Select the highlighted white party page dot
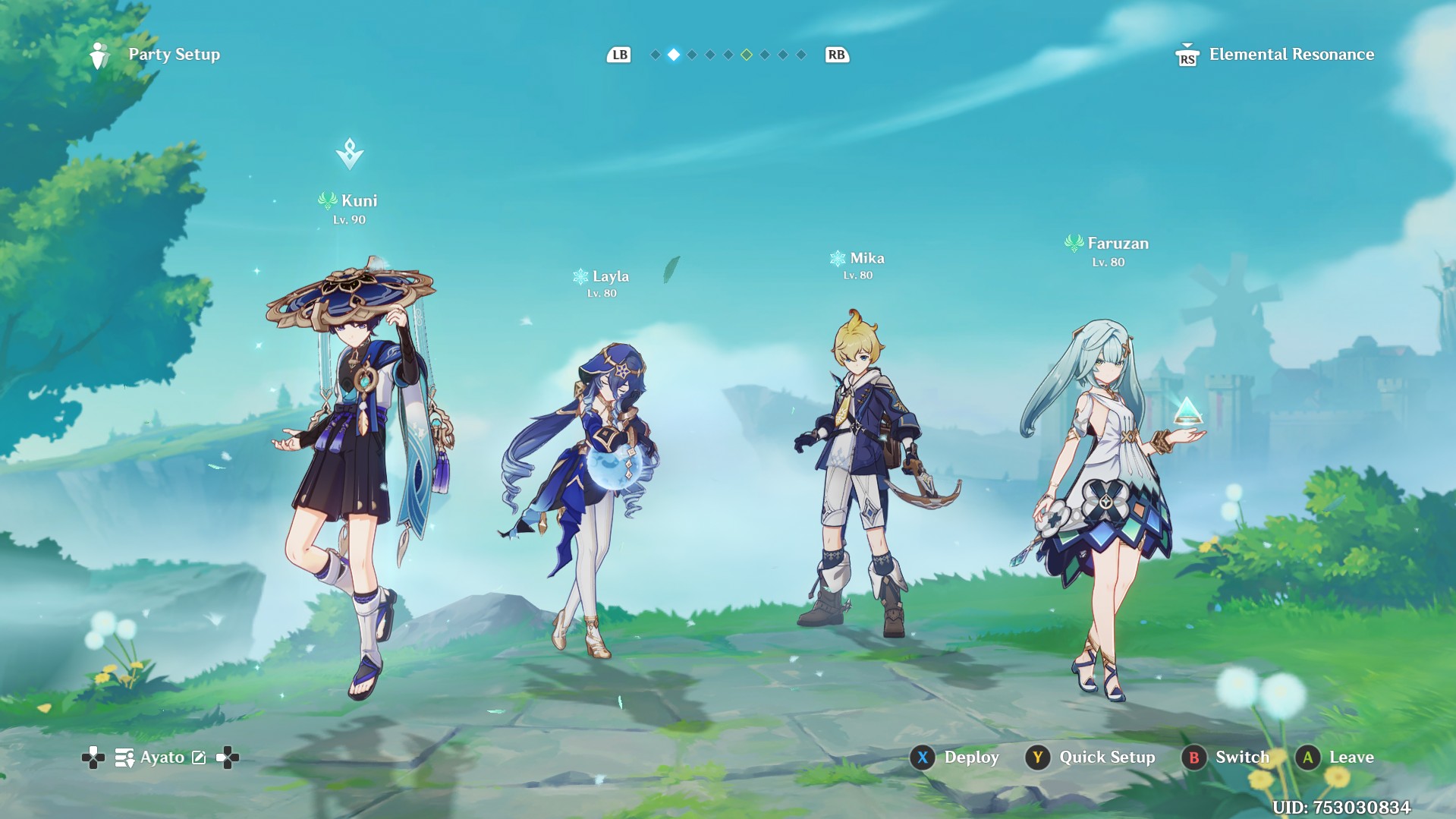The image size is (1456, 819). (674, 55)
